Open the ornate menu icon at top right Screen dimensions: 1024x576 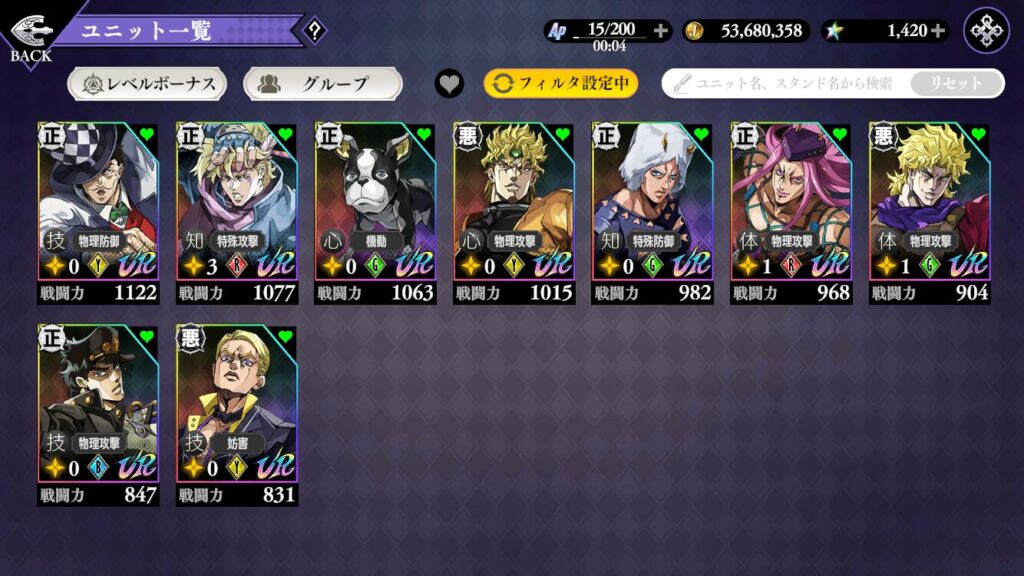[x=986, y=31]
